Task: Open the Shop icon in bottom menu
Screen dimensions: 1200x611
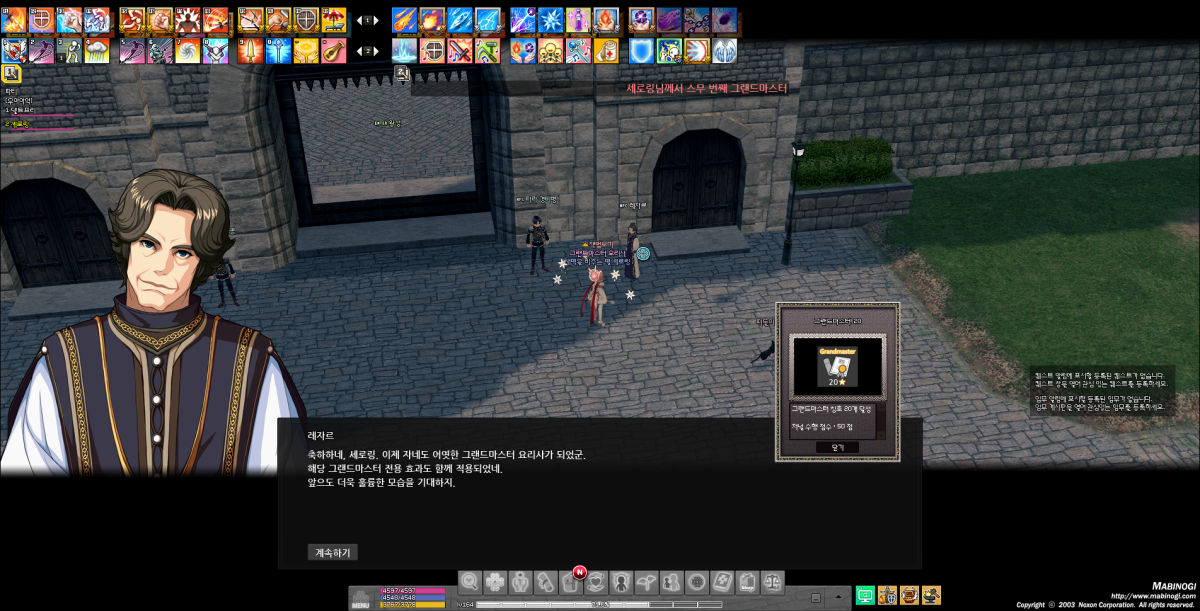Action: [x=747, y=582]
